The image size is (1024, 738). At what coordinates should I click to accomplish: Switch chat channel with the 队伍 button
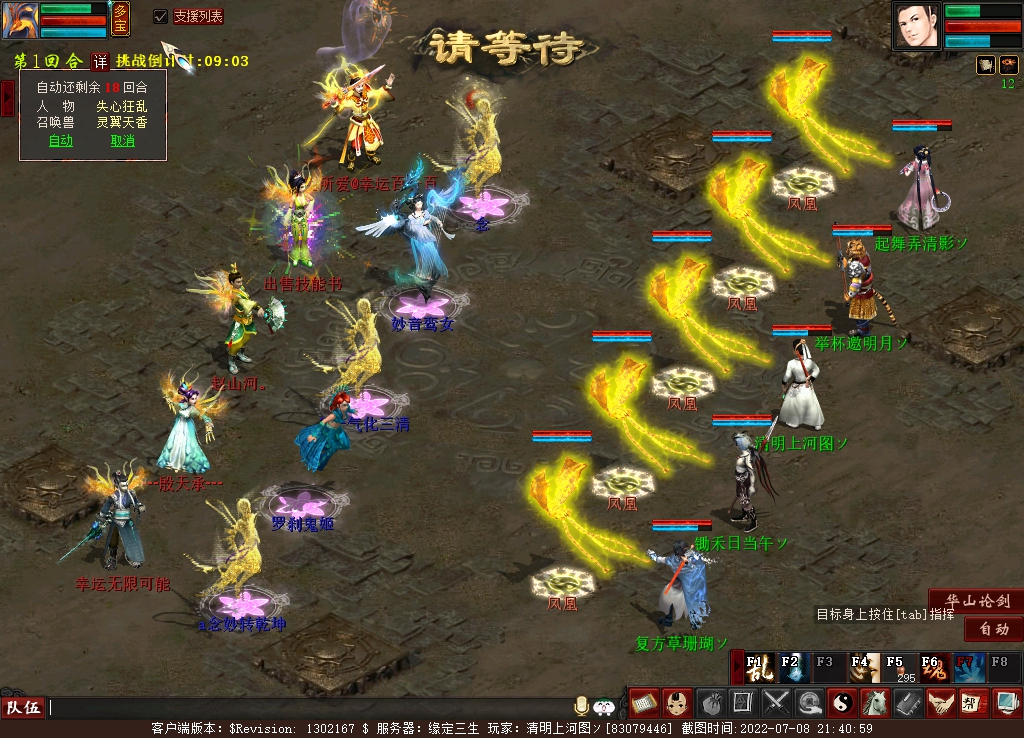(x=23, y=707)
